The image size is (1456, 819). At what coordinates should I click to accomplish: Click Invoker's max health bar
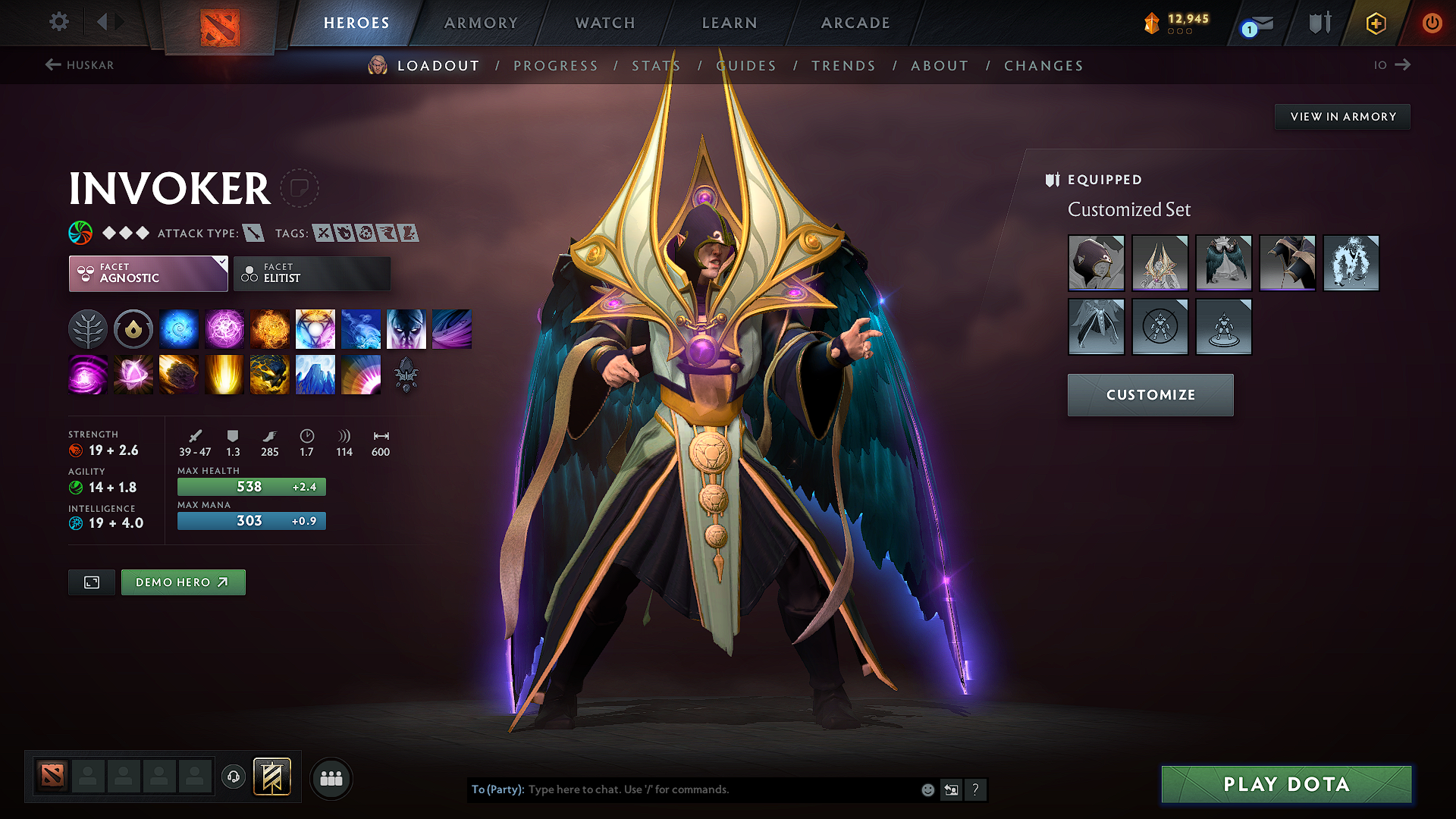pyautogui.click(x=251, y=486)
